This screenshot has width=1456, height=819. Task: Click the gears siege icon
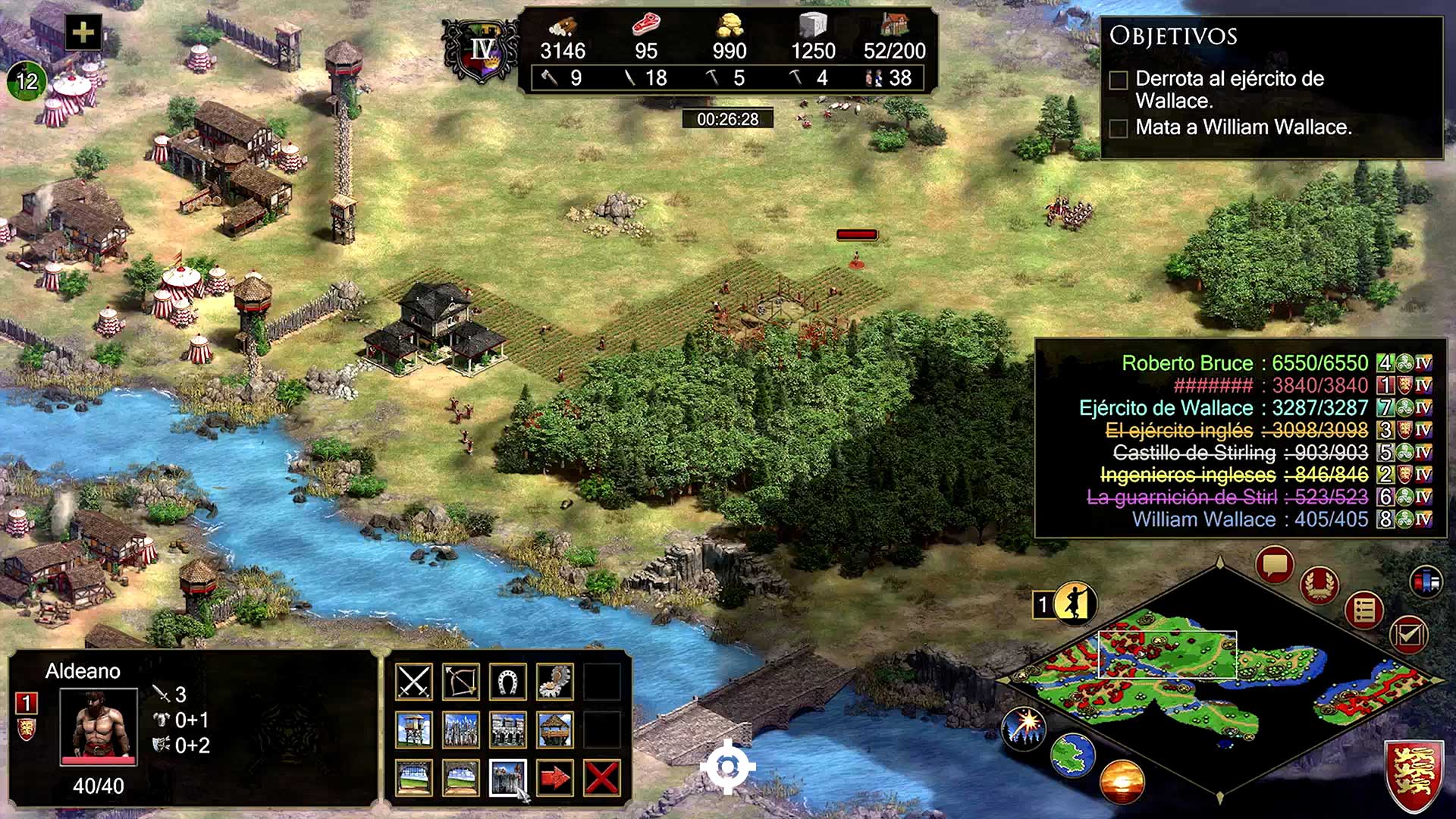tap(554, 682)
